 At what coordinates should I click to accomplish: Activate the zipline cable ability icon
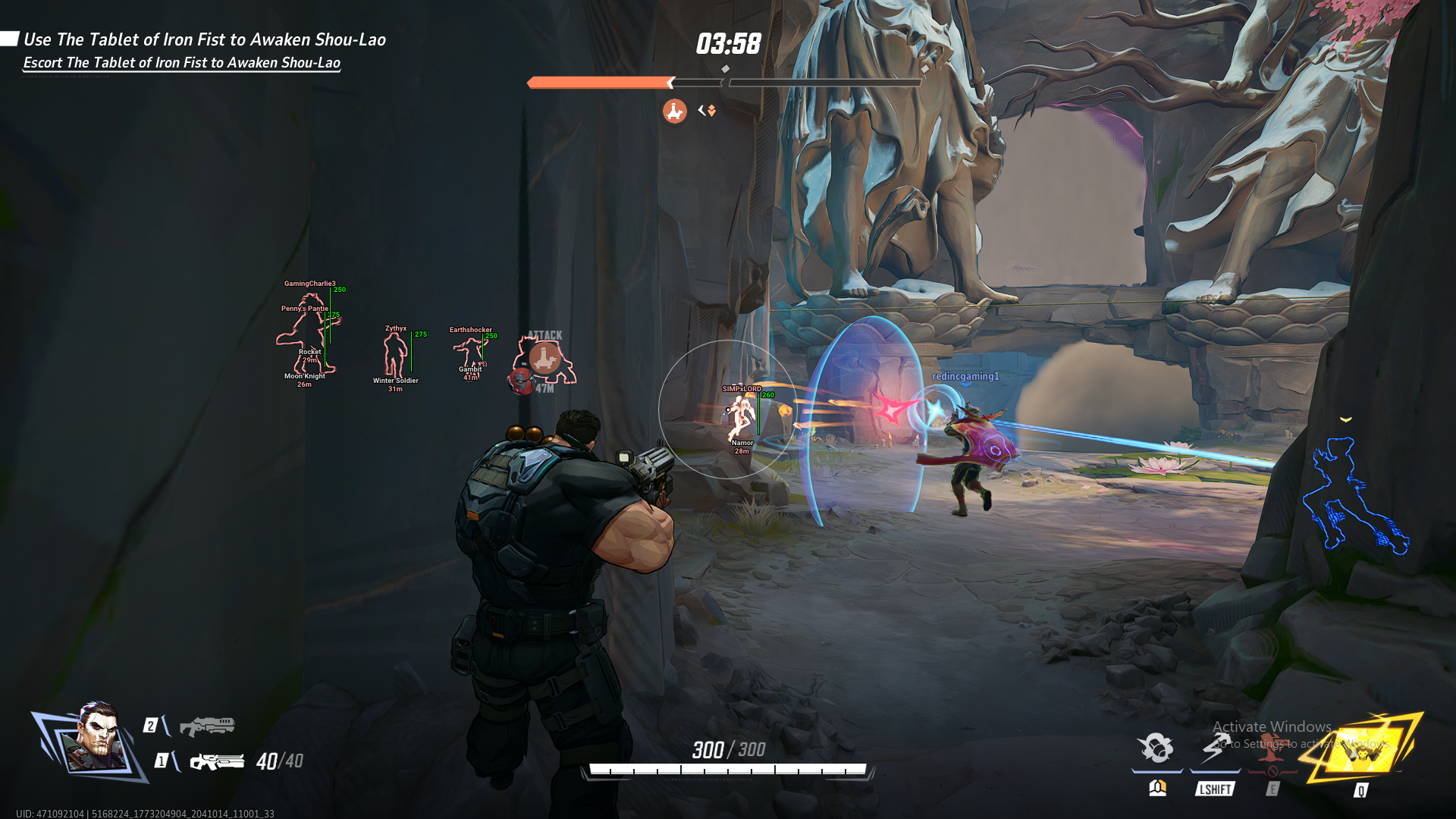point(1215,748)
